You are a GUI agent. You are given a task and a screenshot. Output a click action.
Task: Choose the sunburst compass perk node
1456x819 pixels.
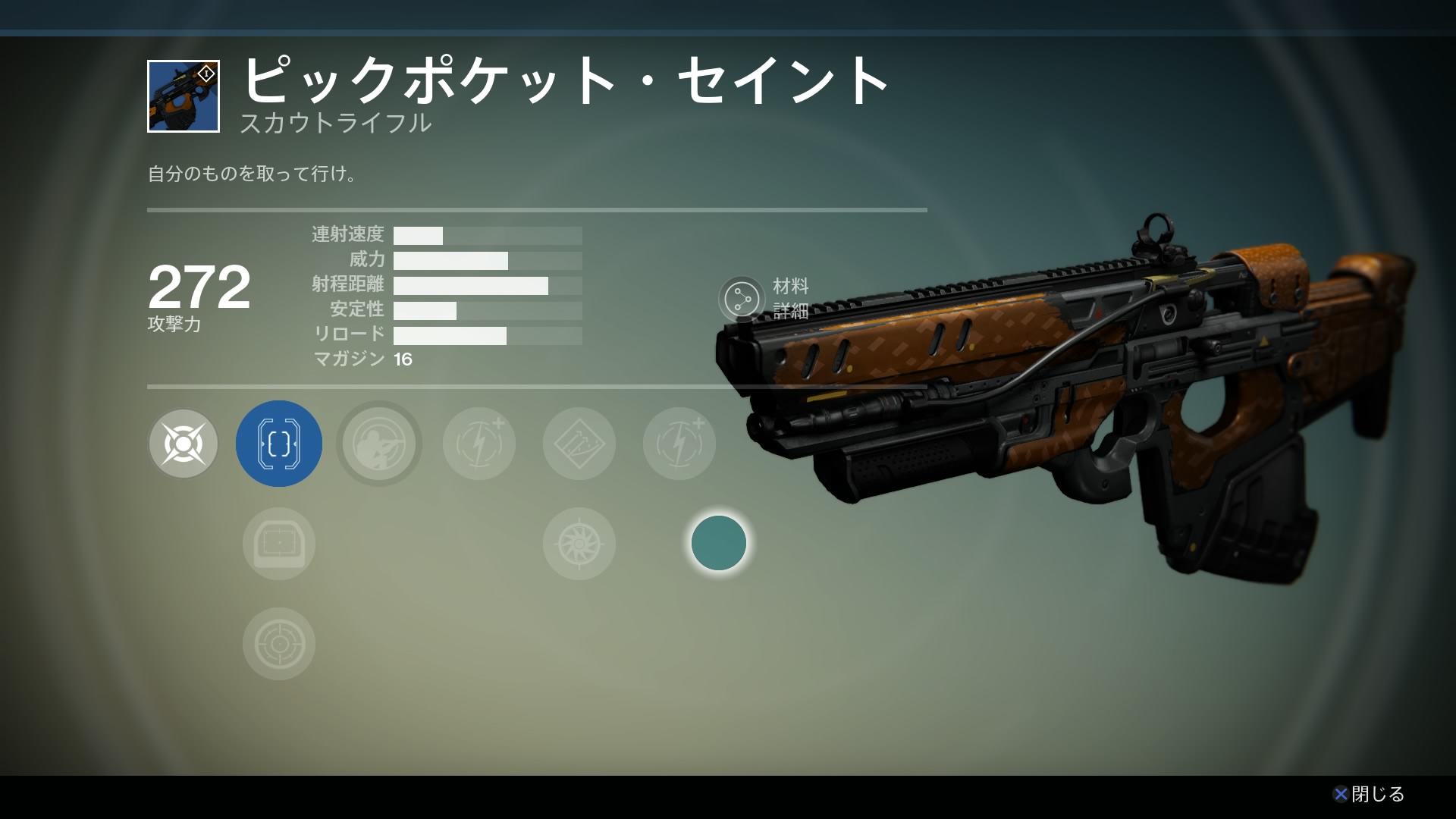[579, 544]
